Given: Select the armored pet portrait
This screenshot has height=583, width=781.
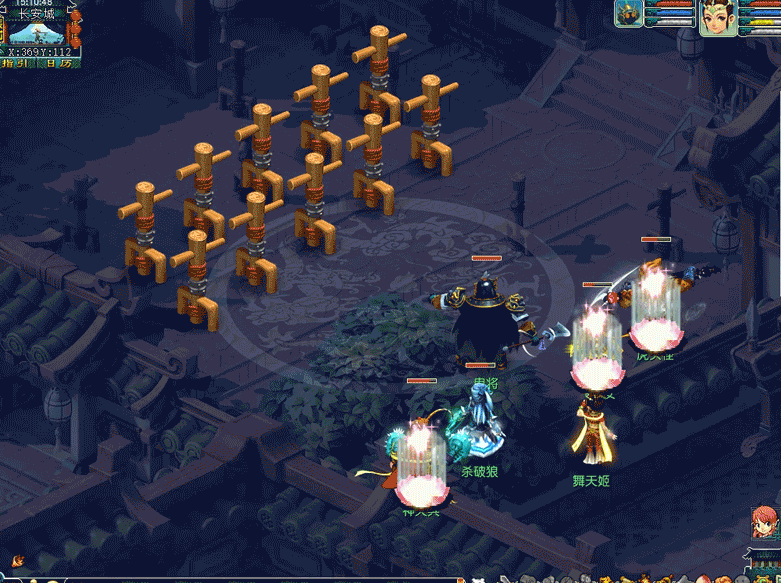Looking at the screenshot, I should [x=628, y=13].
